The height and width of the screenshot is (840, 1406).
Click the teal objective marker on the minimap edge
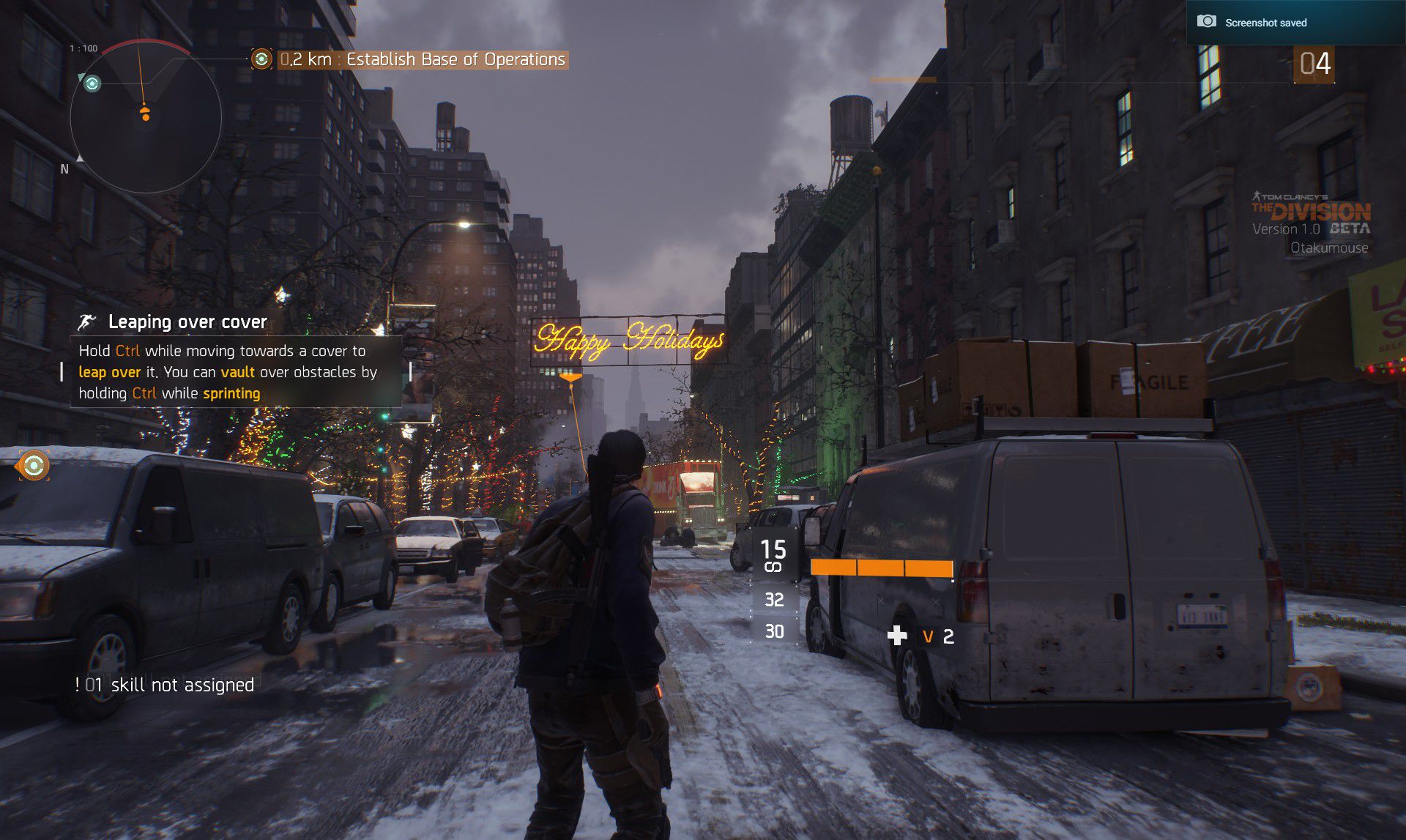click(x=92, y=84)
